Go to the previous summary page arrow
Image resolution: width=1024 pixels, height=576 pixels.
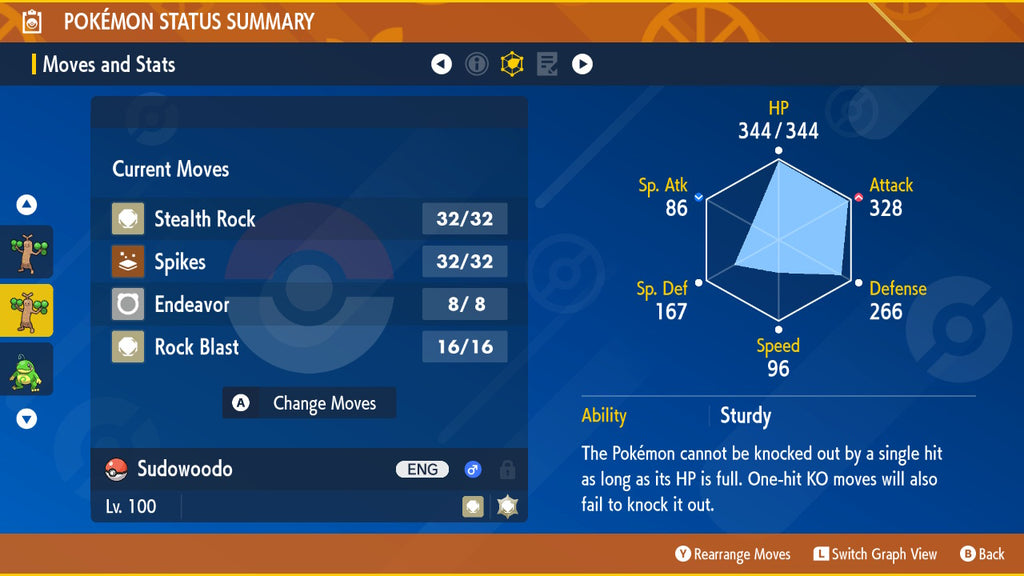[441, 65]
